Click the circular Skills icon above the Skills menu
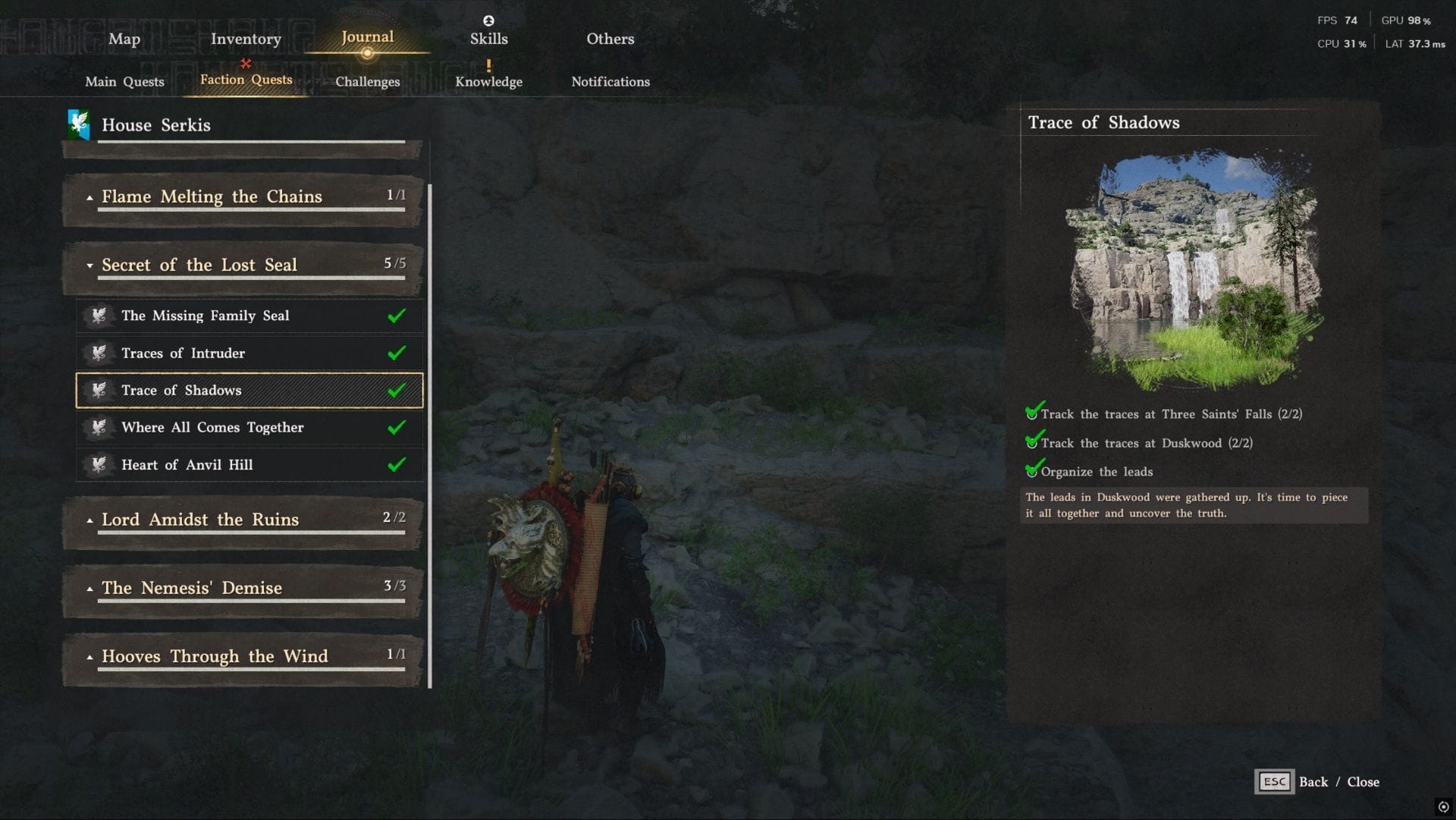This screenshot has width=1456, height=820. tap(488, 22)
